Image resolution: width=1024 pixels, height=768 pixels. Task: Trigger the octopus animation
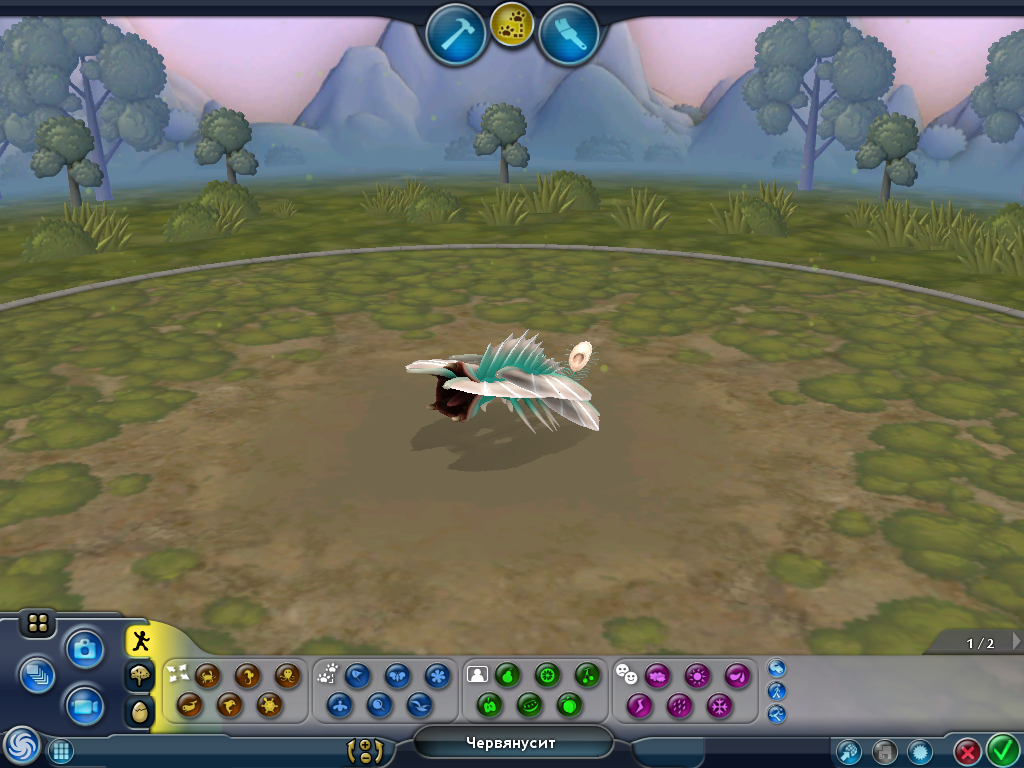tap(288, 676)
